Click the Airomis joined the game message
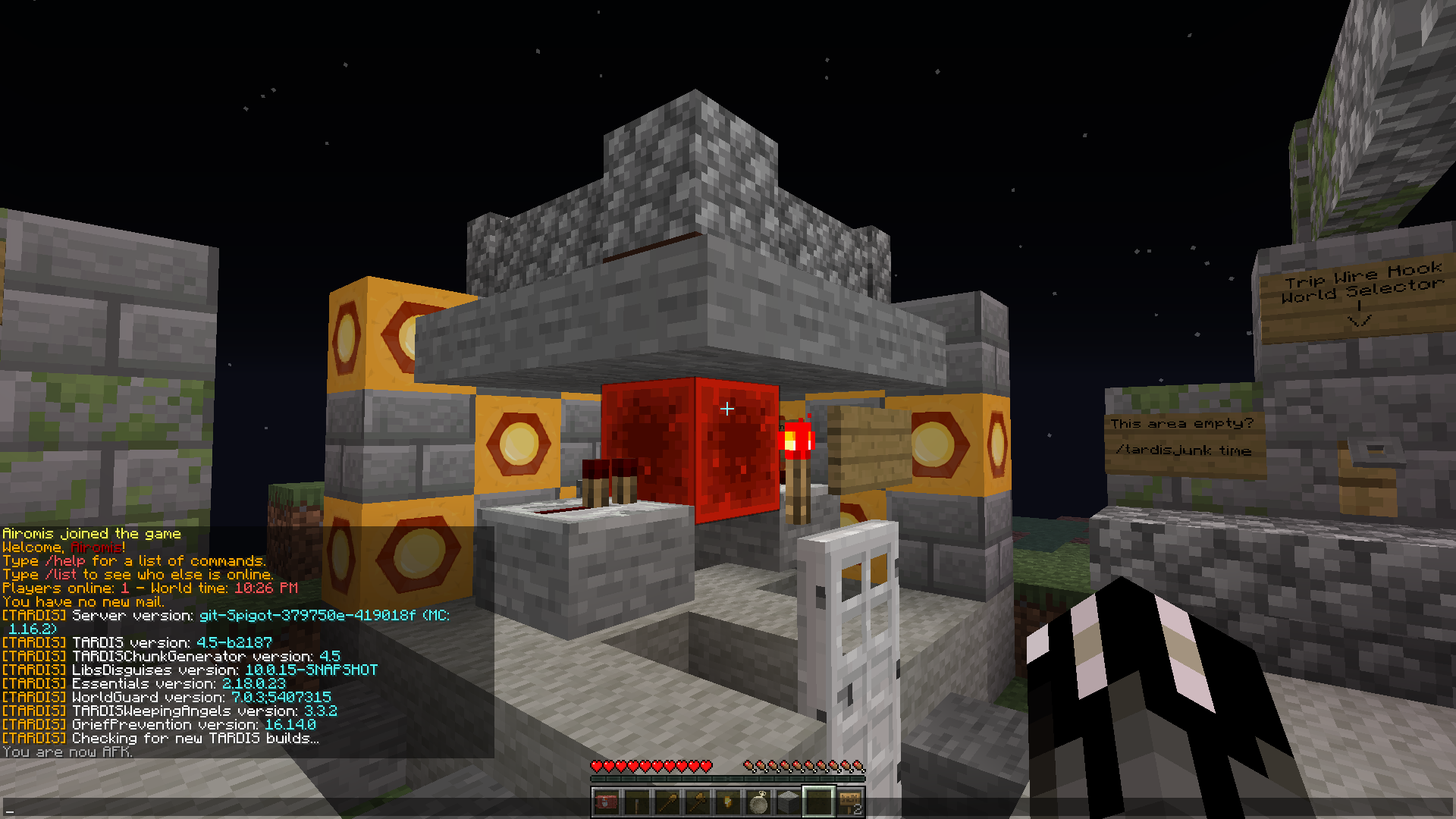 91,533
